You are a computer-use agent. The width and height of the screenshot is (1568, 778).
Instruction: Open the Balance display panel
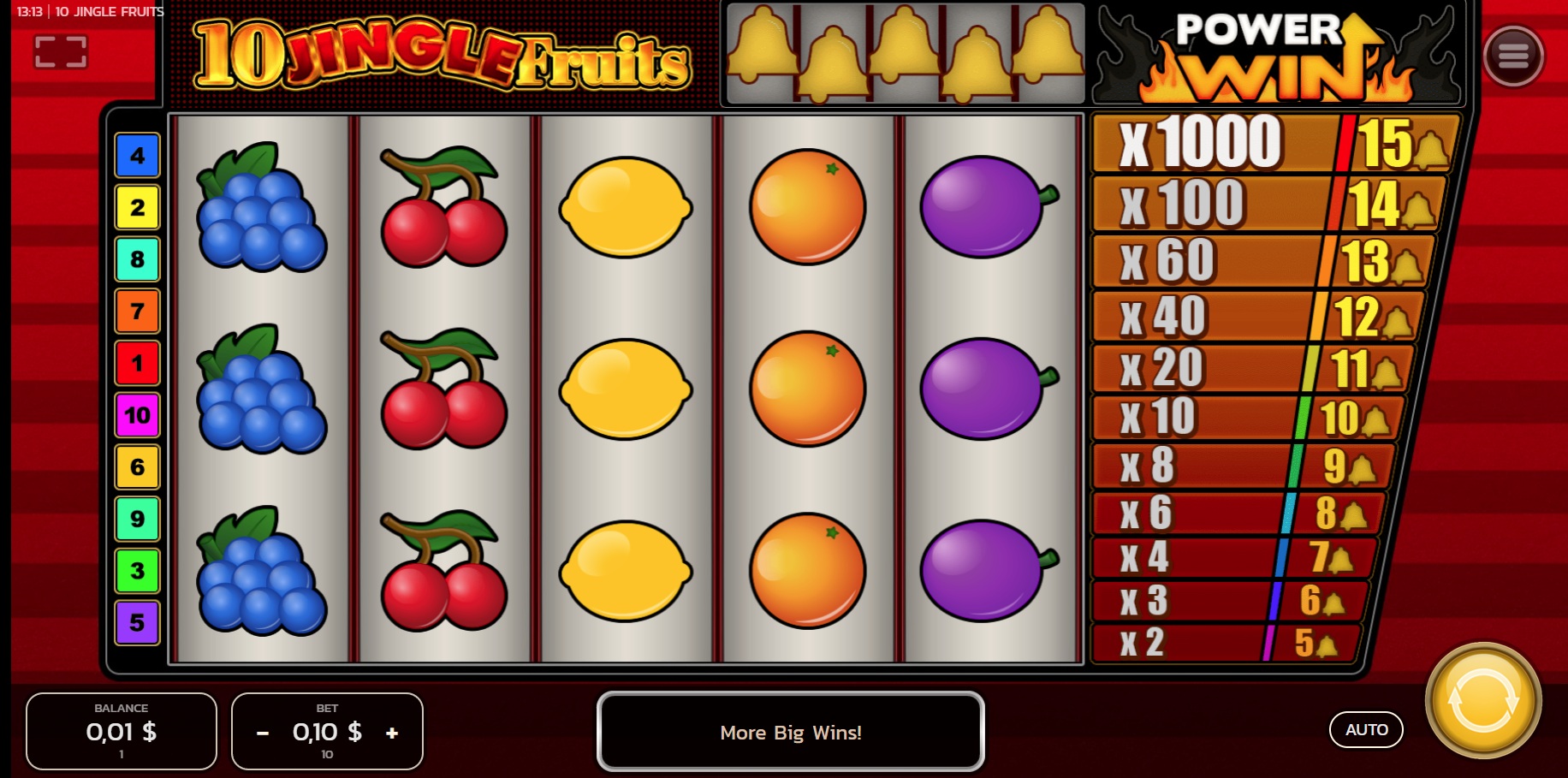coord(121,732)
